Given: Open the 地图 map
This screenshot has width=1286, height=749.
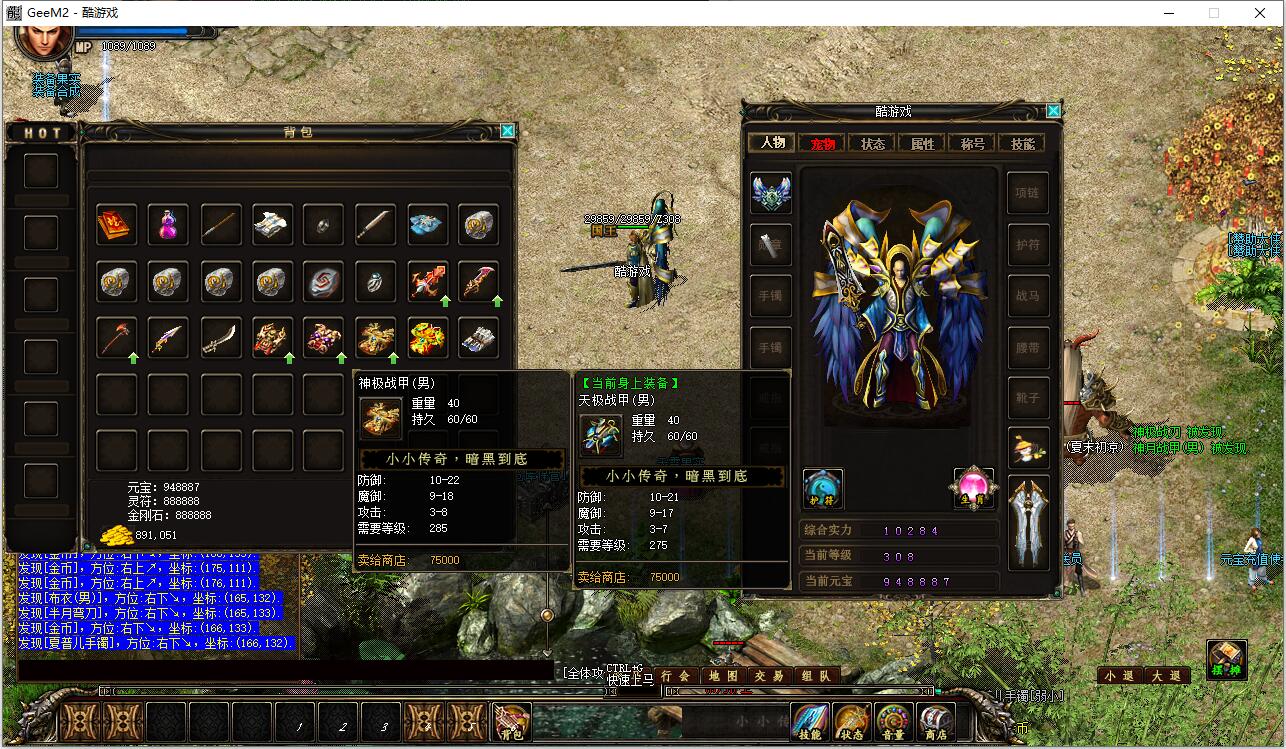Looking at the screenshot, I should click(724, 676).
